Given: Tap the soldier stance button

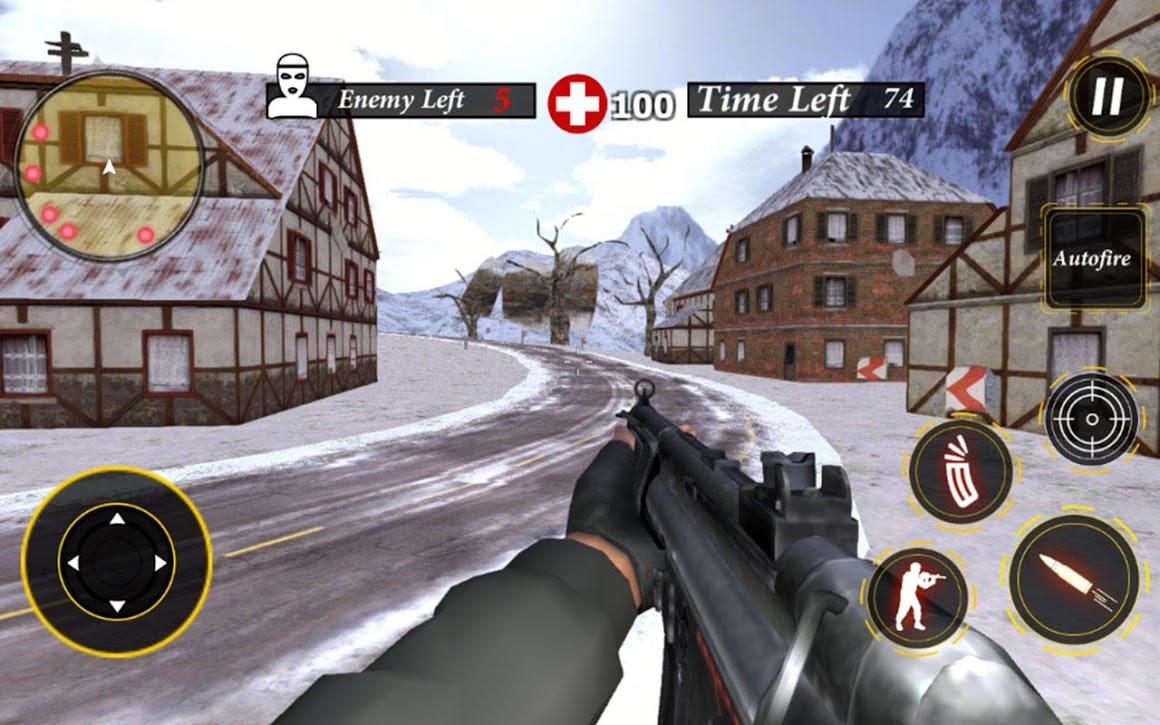Looking at the screenshot, I should pos(917,595).
